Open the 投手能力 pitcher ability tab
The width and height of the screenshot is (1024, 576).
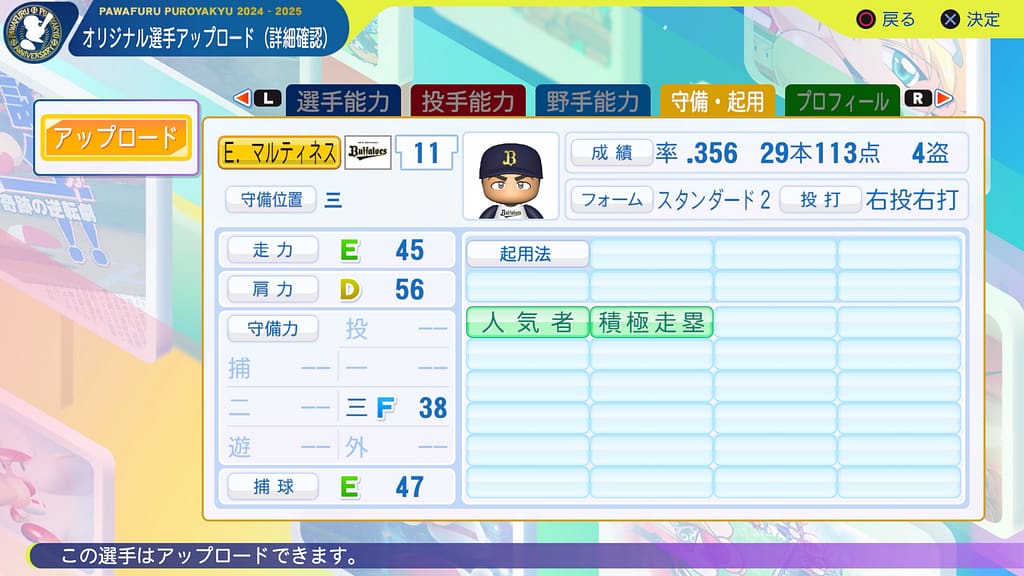click(x=467, y=100)
